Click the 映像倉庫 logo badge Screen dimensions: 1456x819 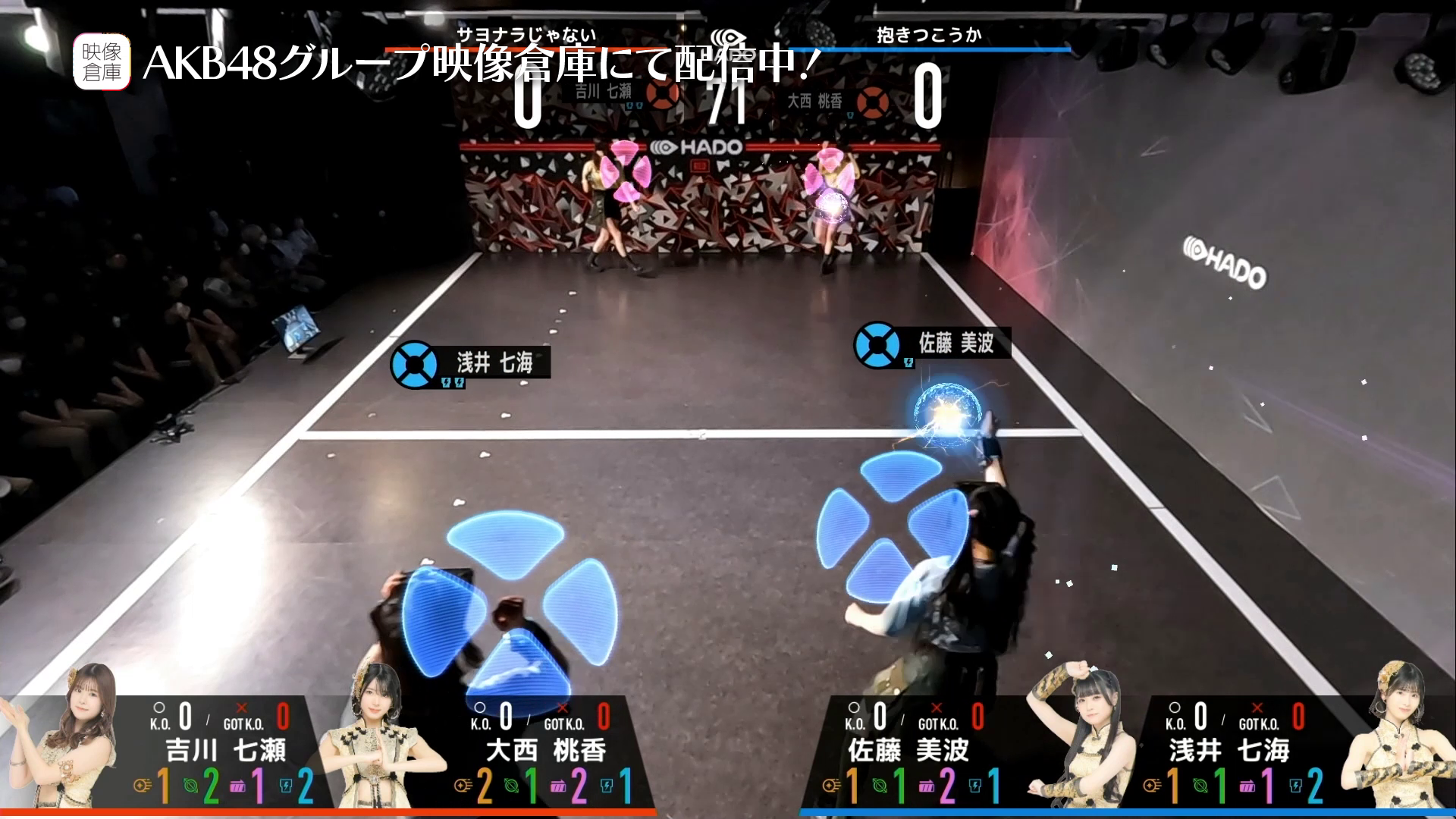click(x=102, y=62)
